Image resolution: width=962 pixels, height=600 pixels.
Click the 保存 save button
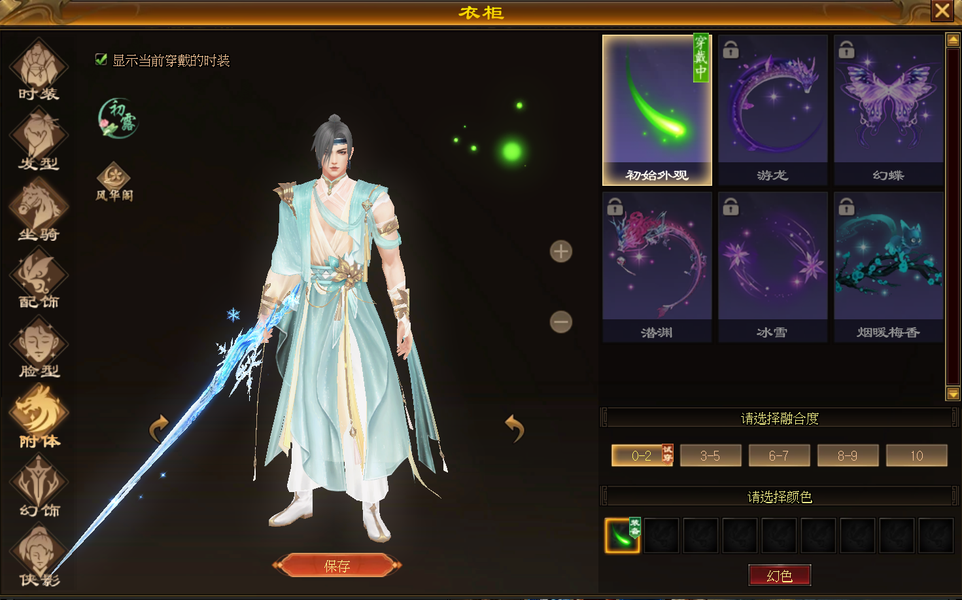coord(337,566)
